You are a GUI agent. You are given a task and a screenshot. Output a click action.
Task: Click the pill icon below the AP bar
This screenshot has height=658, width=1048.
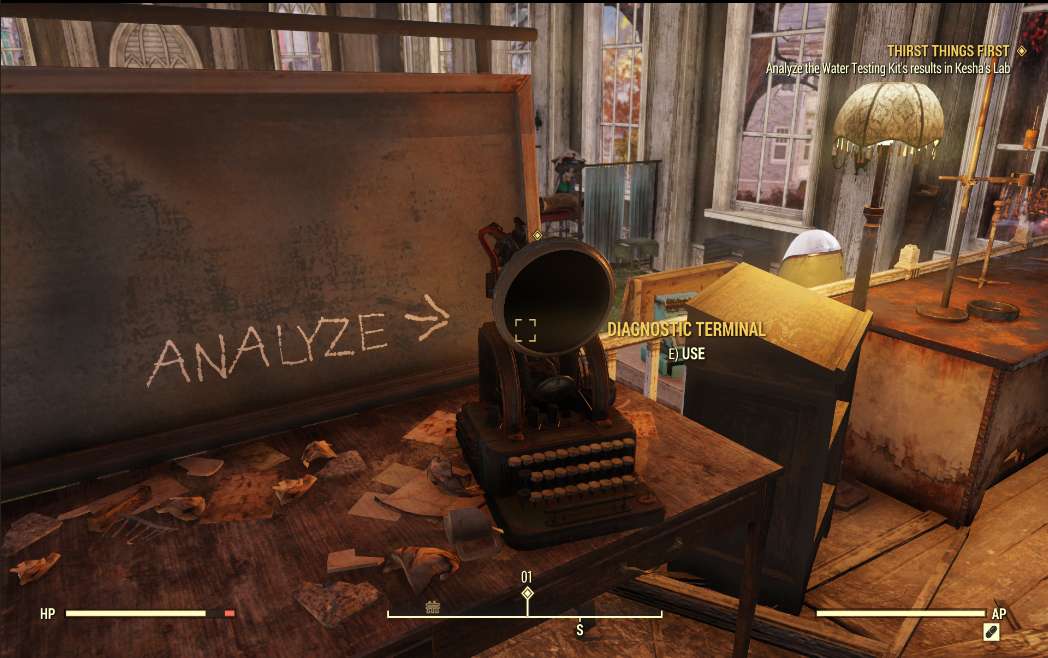click(991, 632)
